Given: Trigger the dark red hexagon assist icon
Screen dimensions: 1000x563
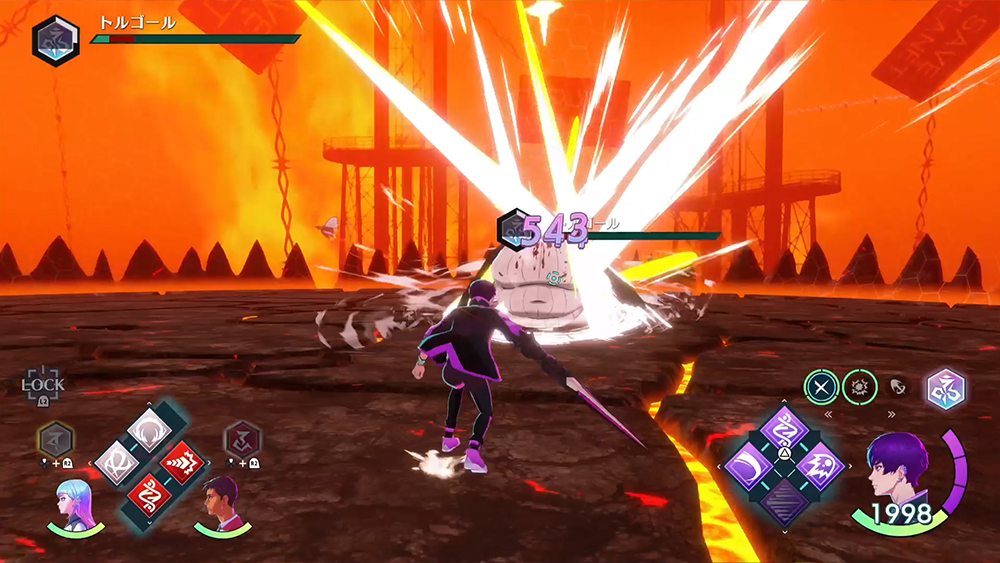Looking at the screenshot, I should coord(242,439).
